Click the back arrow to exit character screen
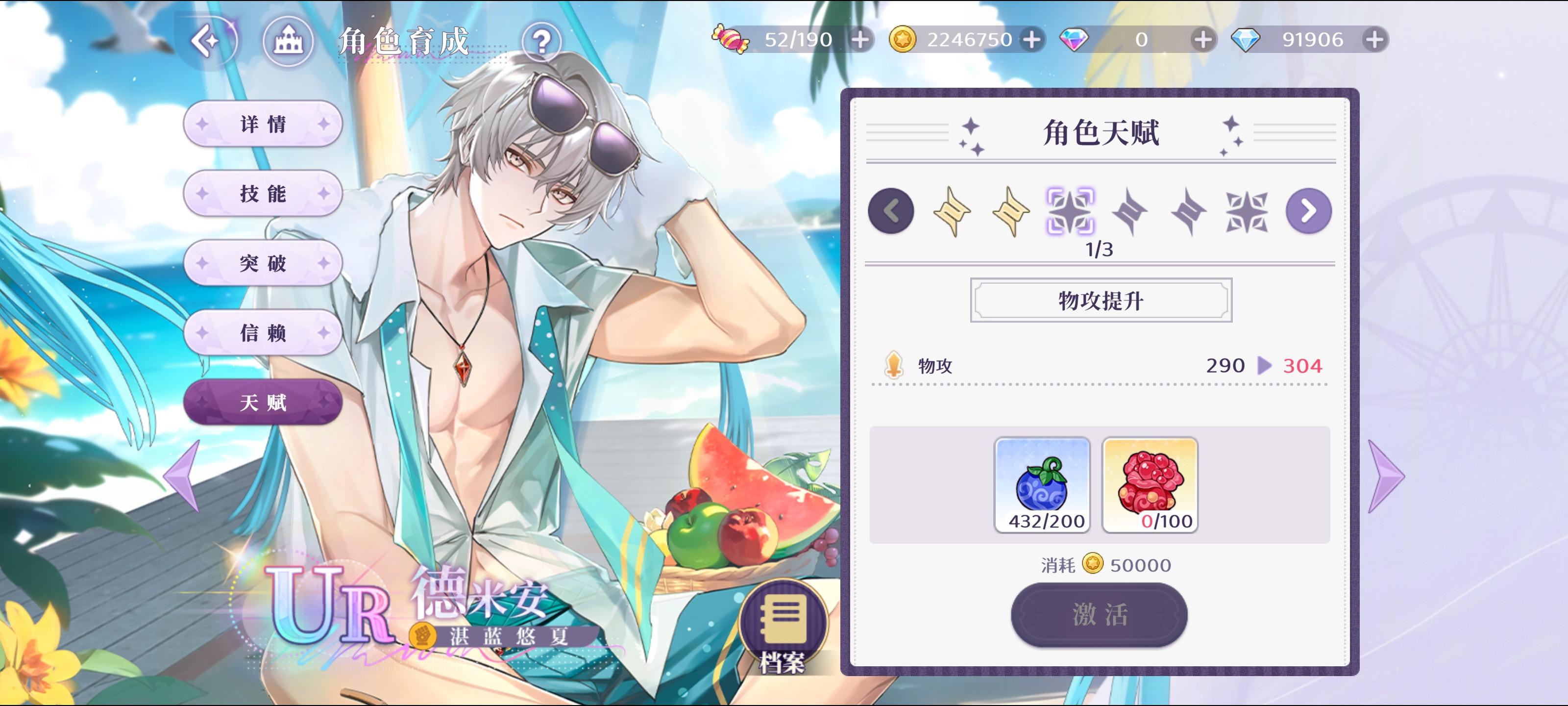Screen dimensions: 1568x706 (207, 41)
